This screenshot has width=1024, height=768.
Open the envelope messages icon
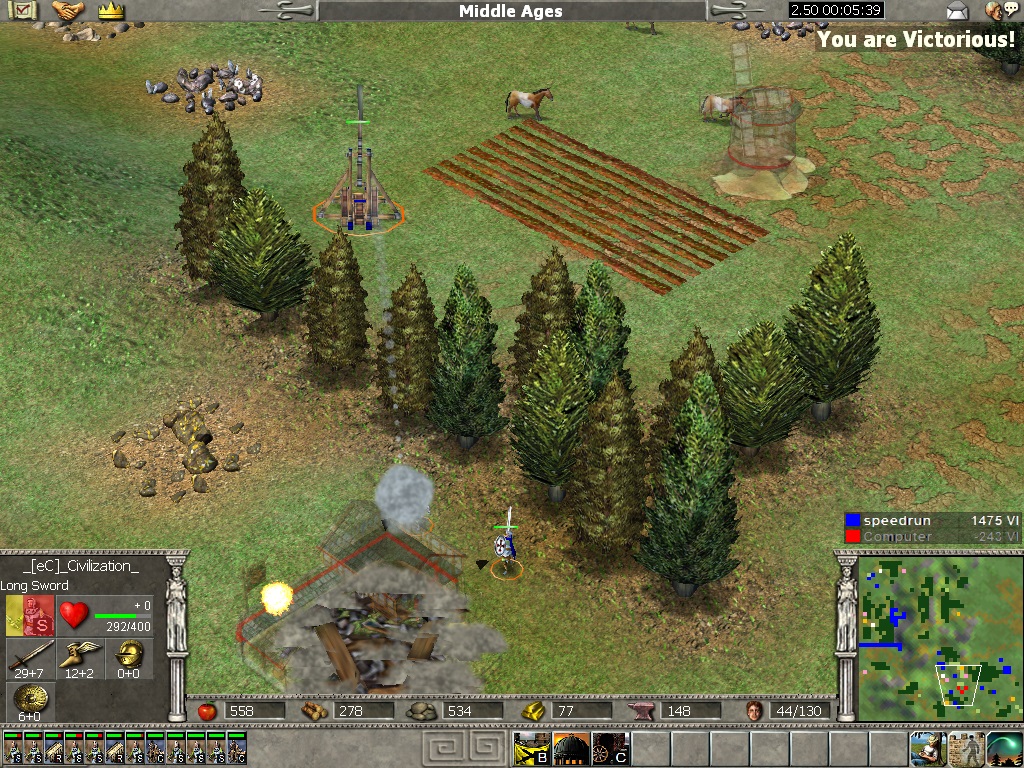(958, 11)
